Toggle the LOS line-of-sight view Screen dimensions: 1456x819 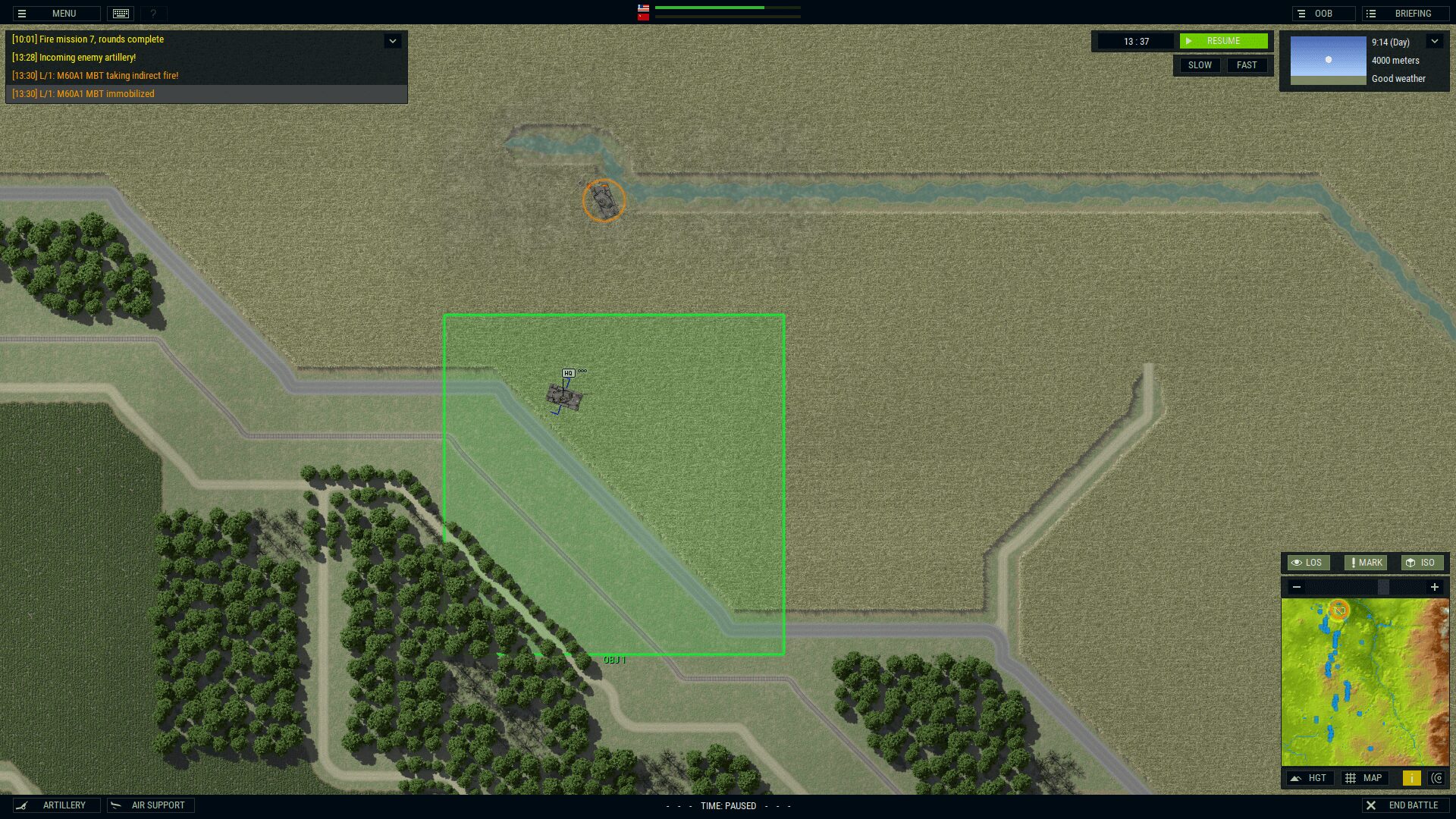click(1307, 563)
